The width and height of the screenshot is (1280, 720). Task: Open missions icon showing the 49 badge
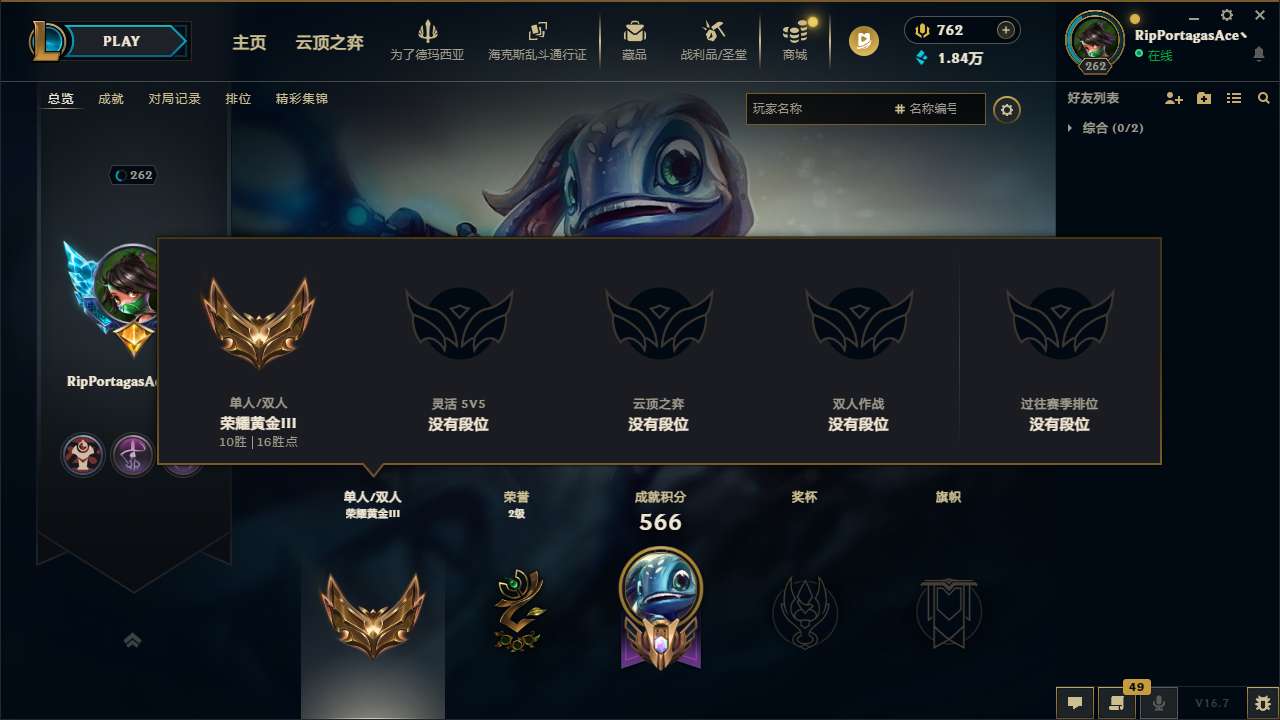[x=1118, y=703]
